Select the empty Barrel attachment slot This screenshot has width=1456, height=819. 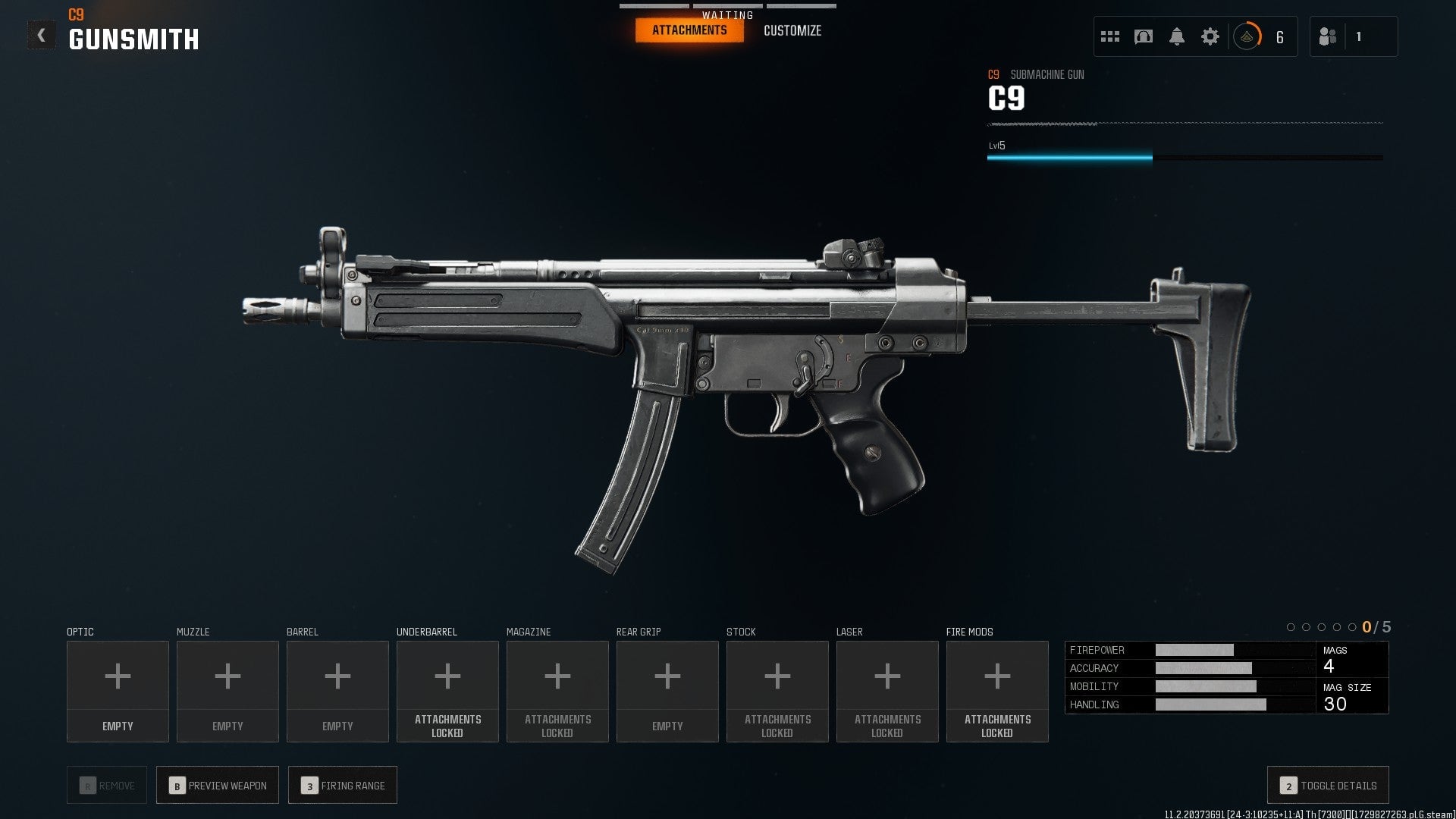click(337, 675)
